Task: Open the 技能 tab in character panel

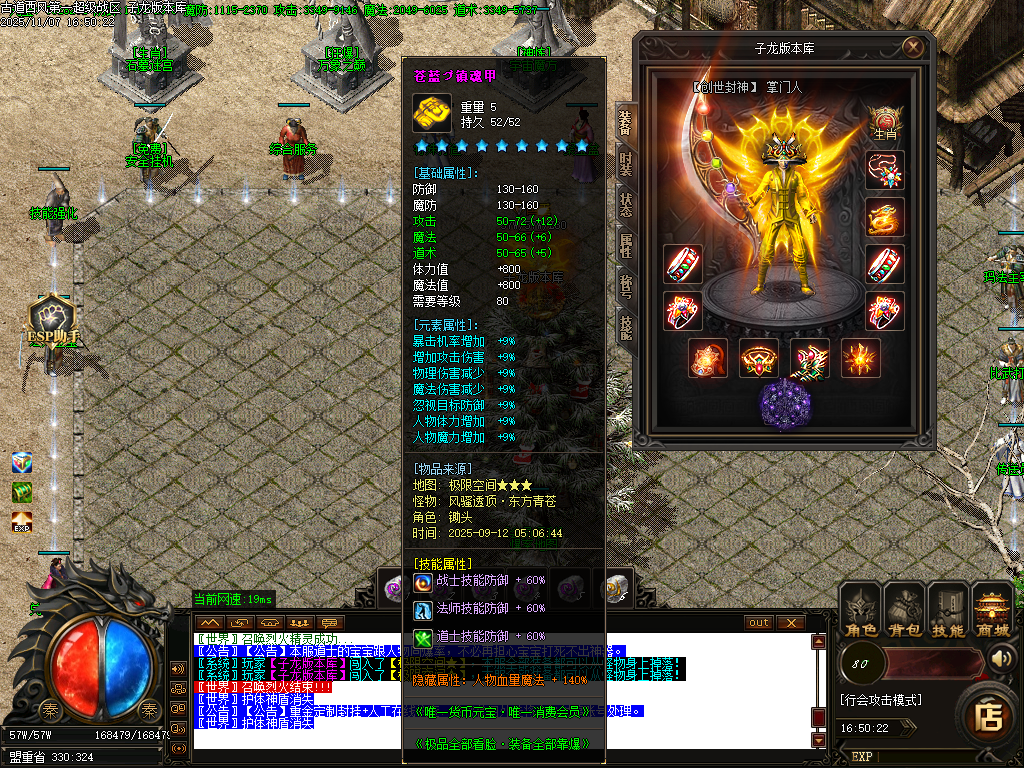Action: tap(625, 327)
